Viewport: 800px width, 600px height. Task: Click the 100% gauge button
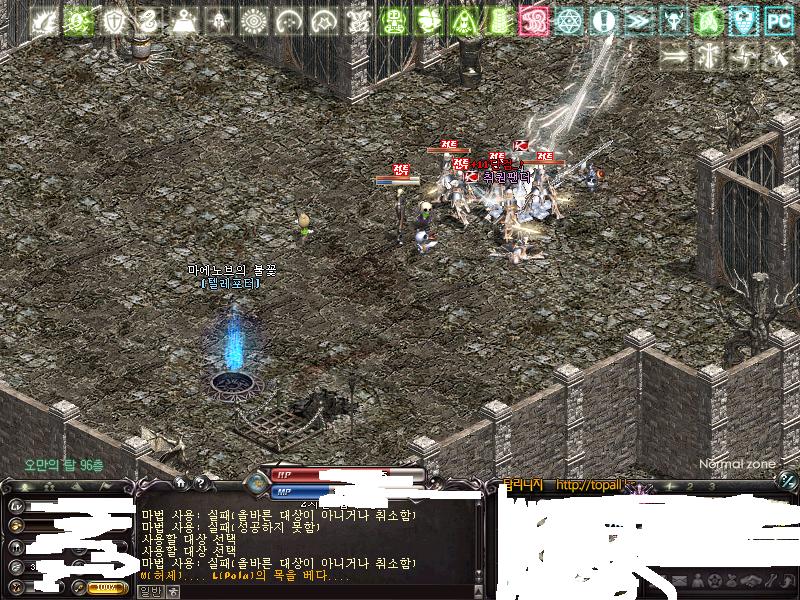108,588
